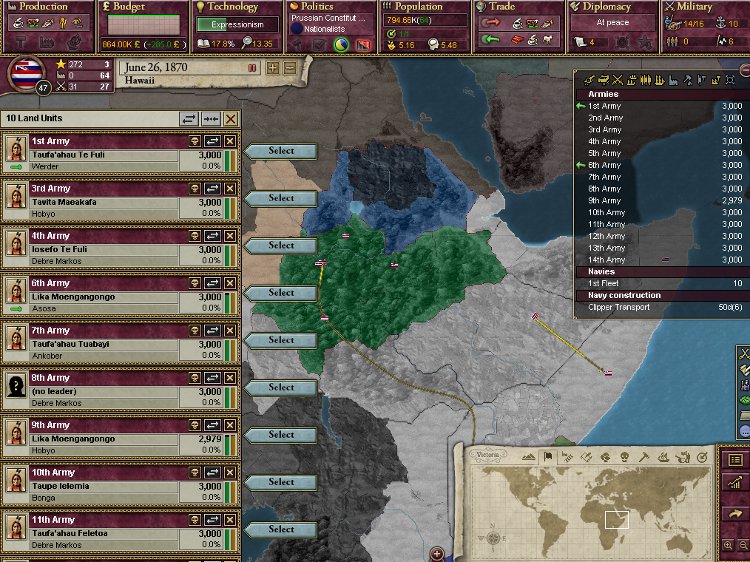Click the world minimap

tap(582, 509)
